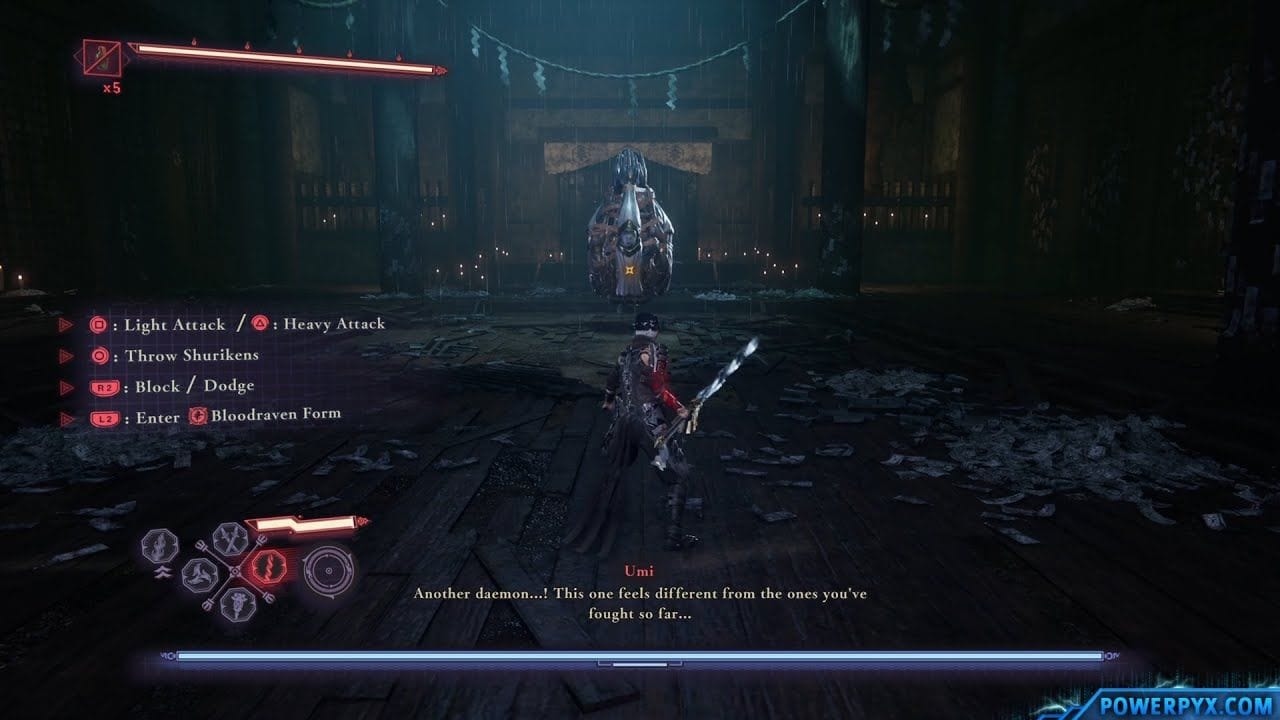Select the Triangle button Heavy Attack icon
This screenshot has height=720, width=1280.
pyautogui.click(x=261, y=324)
